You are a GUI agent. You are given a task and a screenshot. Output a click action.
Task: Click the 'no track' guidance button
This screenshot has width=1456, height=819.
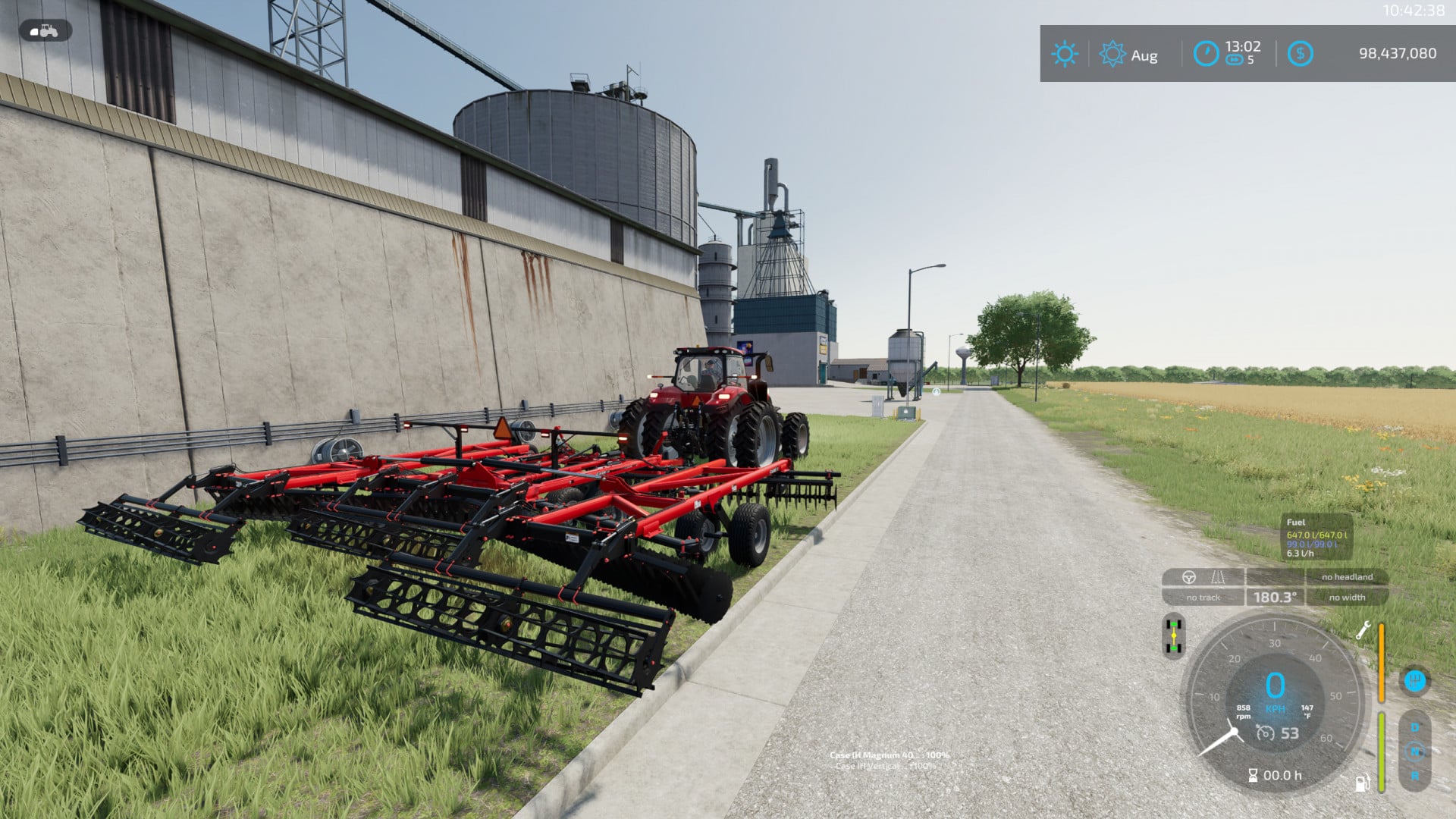pos(1203,598)
